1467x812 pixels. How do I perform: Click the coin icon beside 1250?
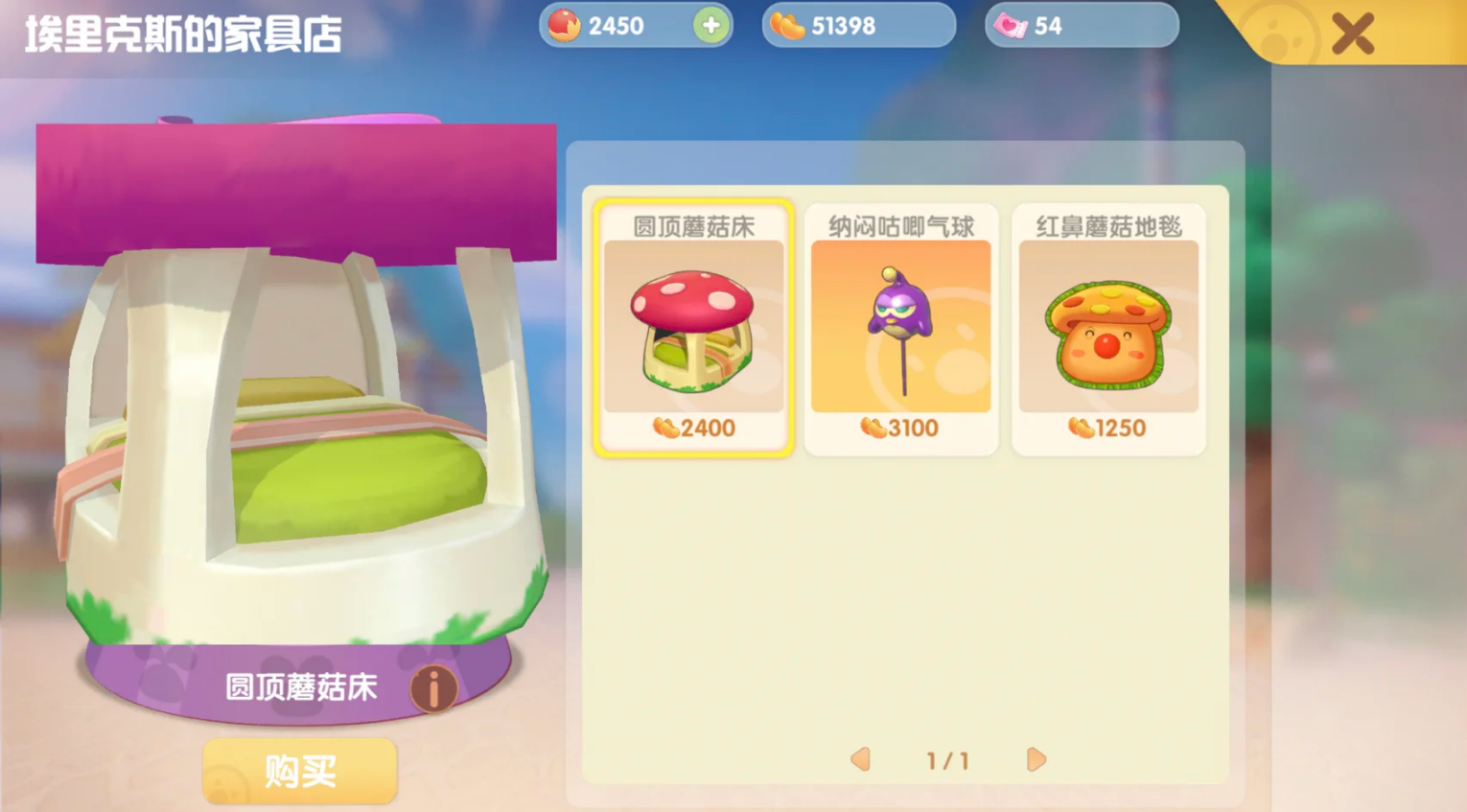1082,428
